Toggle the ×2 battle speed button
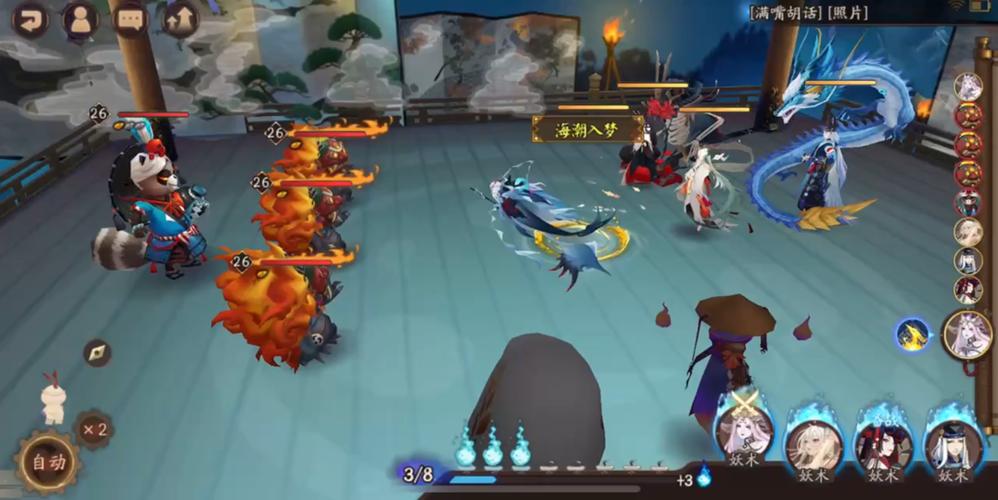The height and width of the screenshot is (500, 998). [95, 430]
